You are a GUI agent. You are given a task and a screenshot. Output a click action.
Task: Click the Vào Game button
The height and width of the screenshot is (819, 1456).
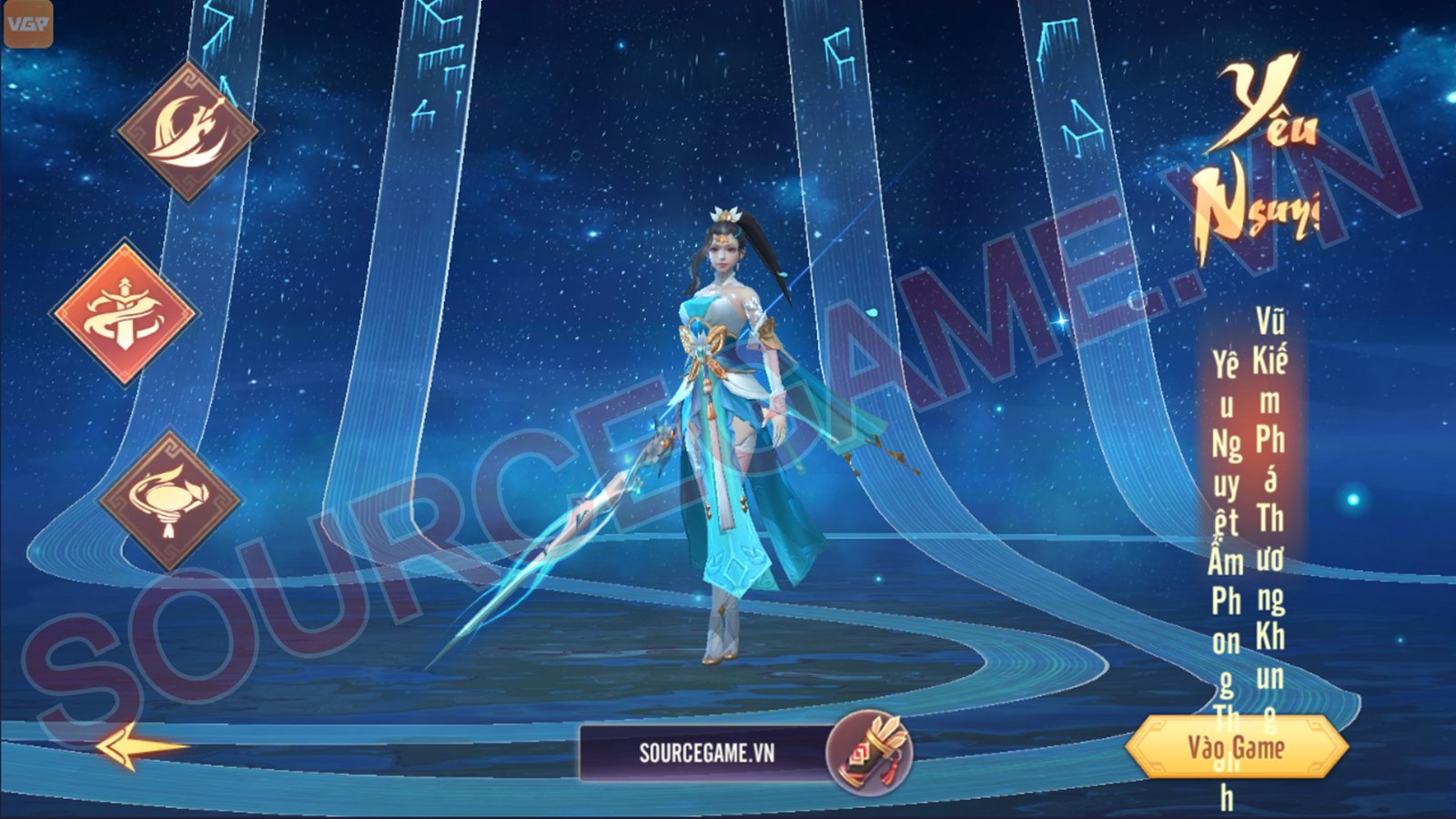pos(1236,748)
